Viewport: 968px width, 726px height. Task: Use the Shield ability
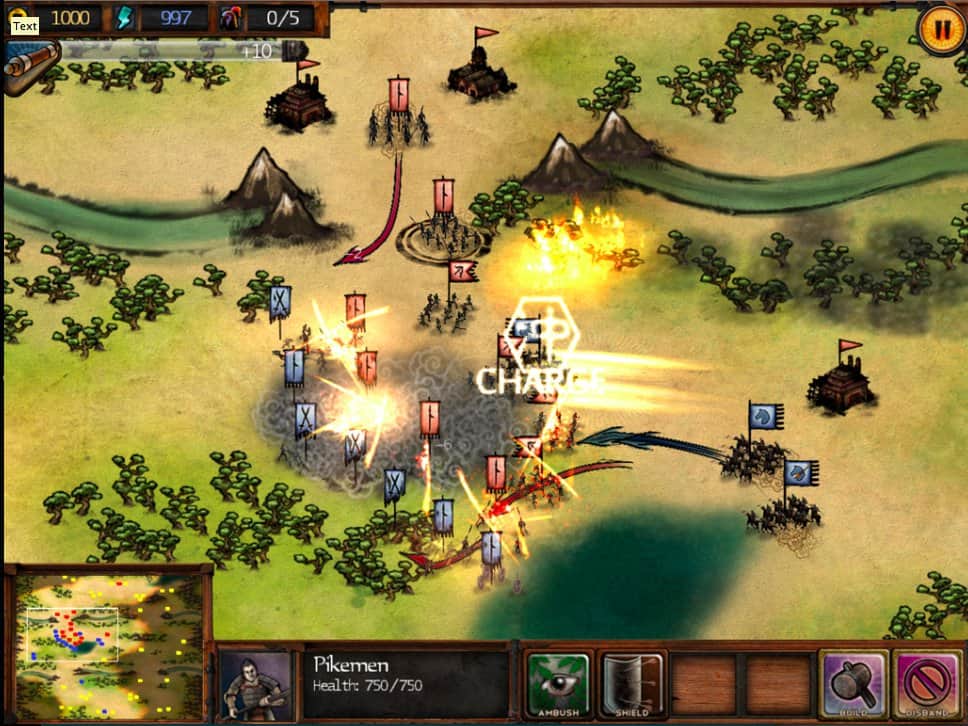[632, 684]
